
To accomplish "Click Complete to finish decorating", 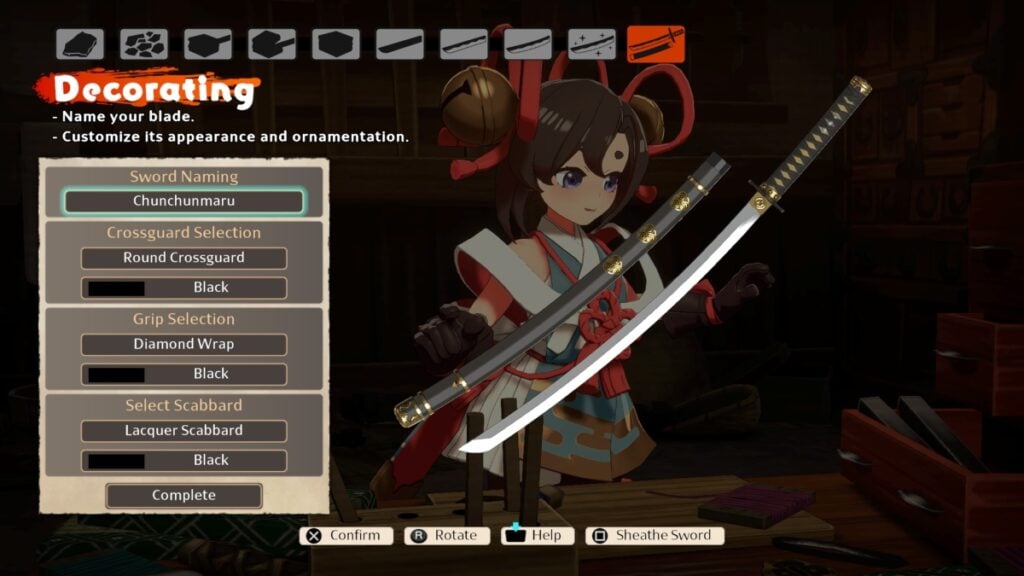I will tap(184, 496).
